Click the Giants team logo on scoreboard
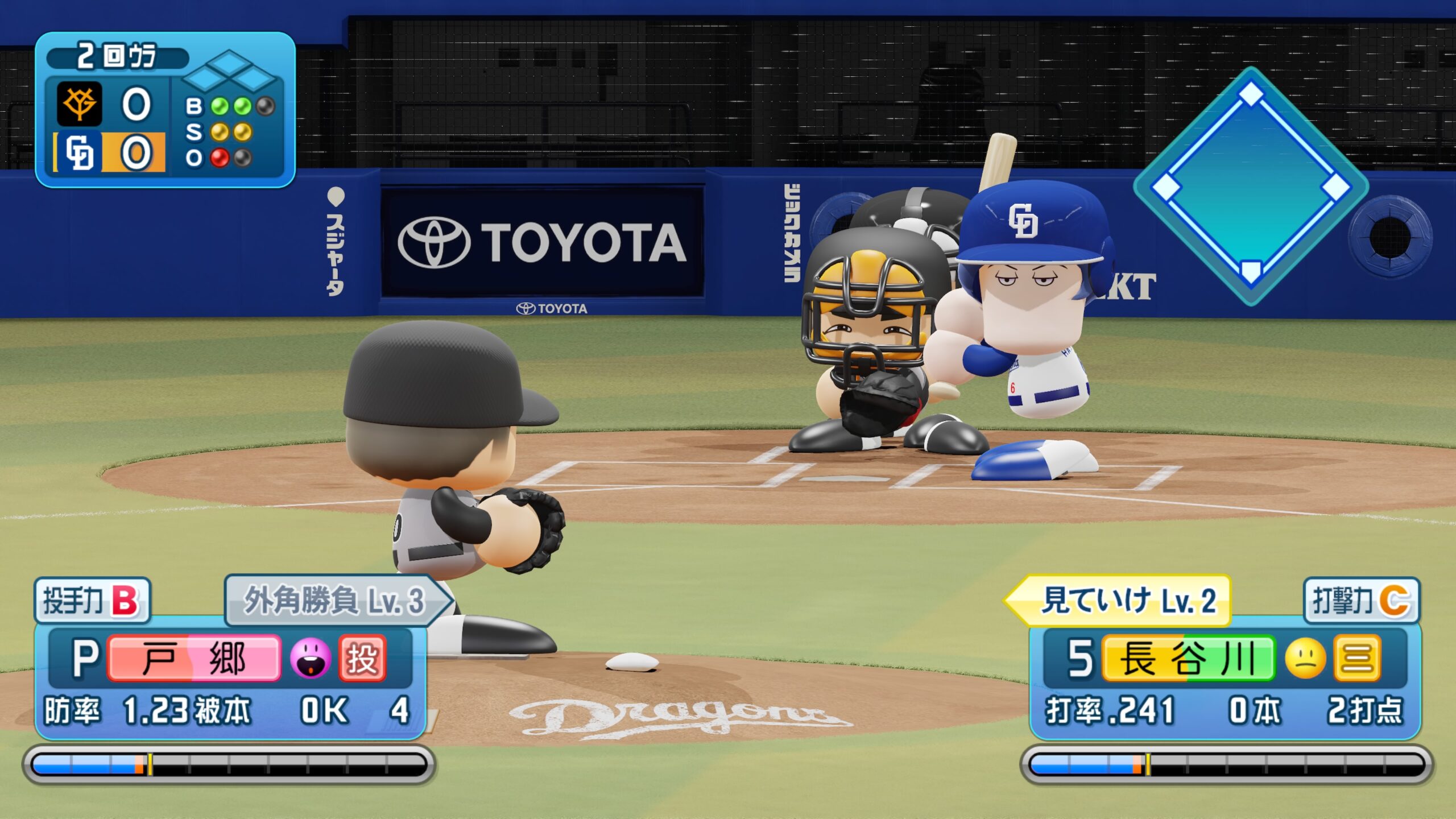 (x=79, y=104)
